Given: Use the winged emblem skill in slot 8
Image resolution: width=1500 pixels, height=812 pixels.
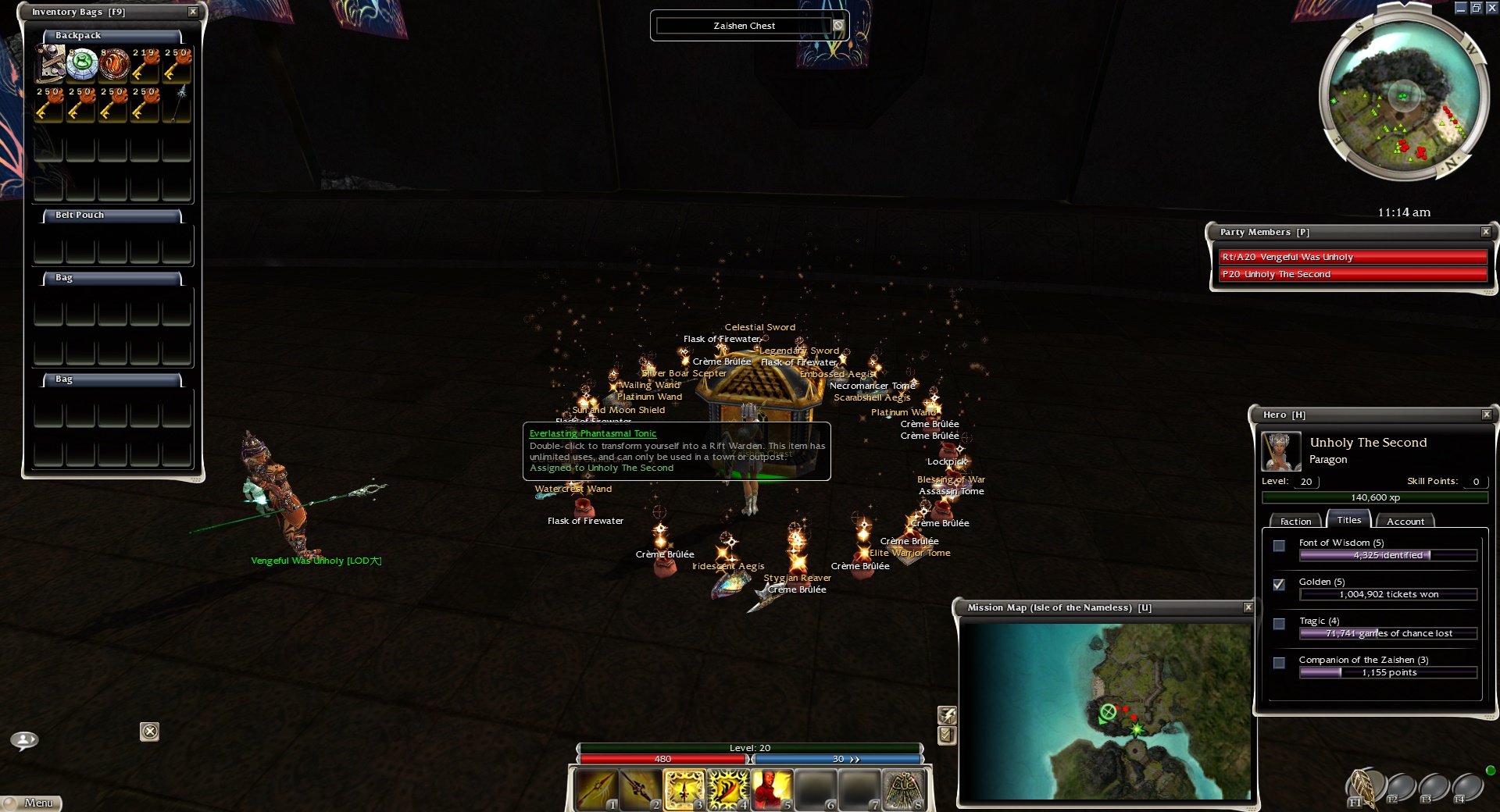Looking at the screenshot, I should [x=904, y=789].
